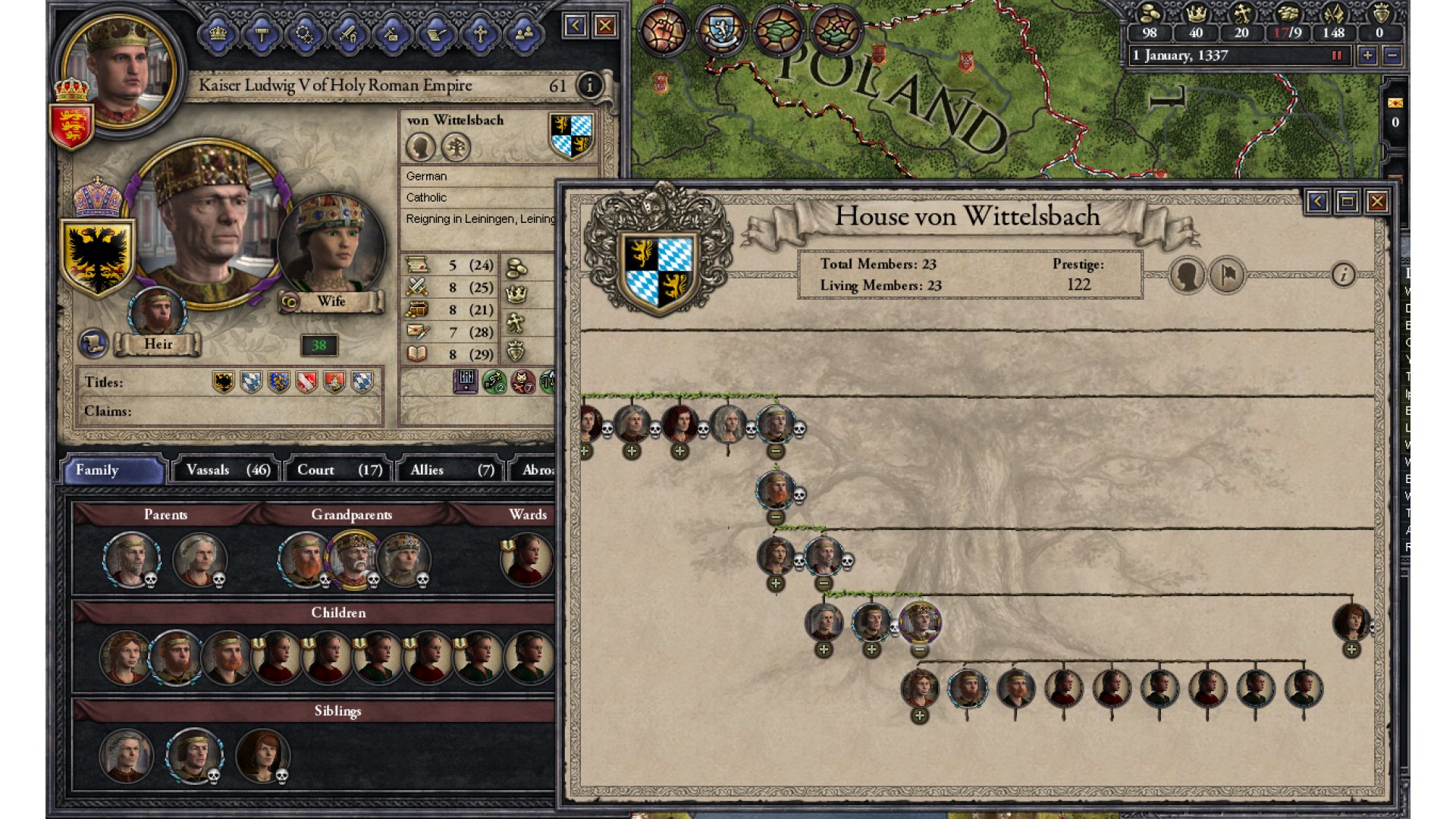Close the character panel
This screenshot has height=819, width=1456.
point(605,27)
